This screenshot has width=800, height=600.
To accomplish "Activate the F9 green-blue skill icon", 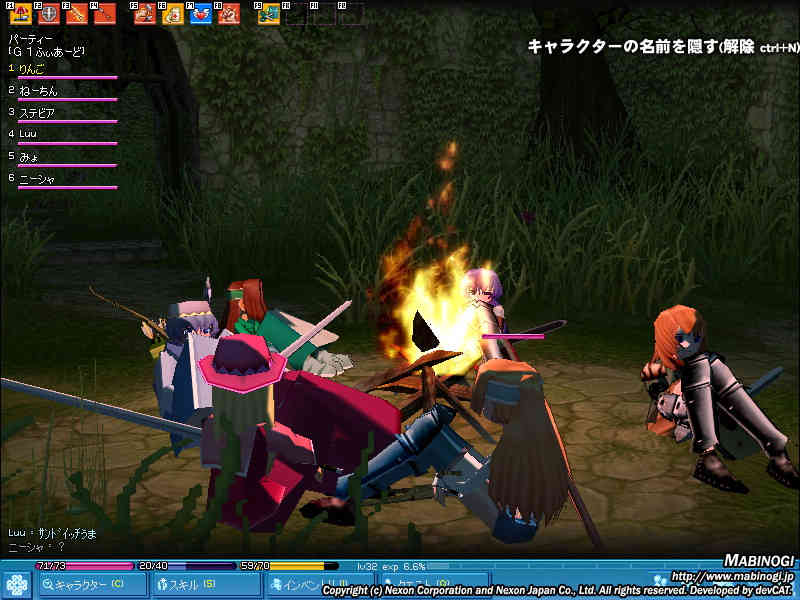I will tap(269, 14).
